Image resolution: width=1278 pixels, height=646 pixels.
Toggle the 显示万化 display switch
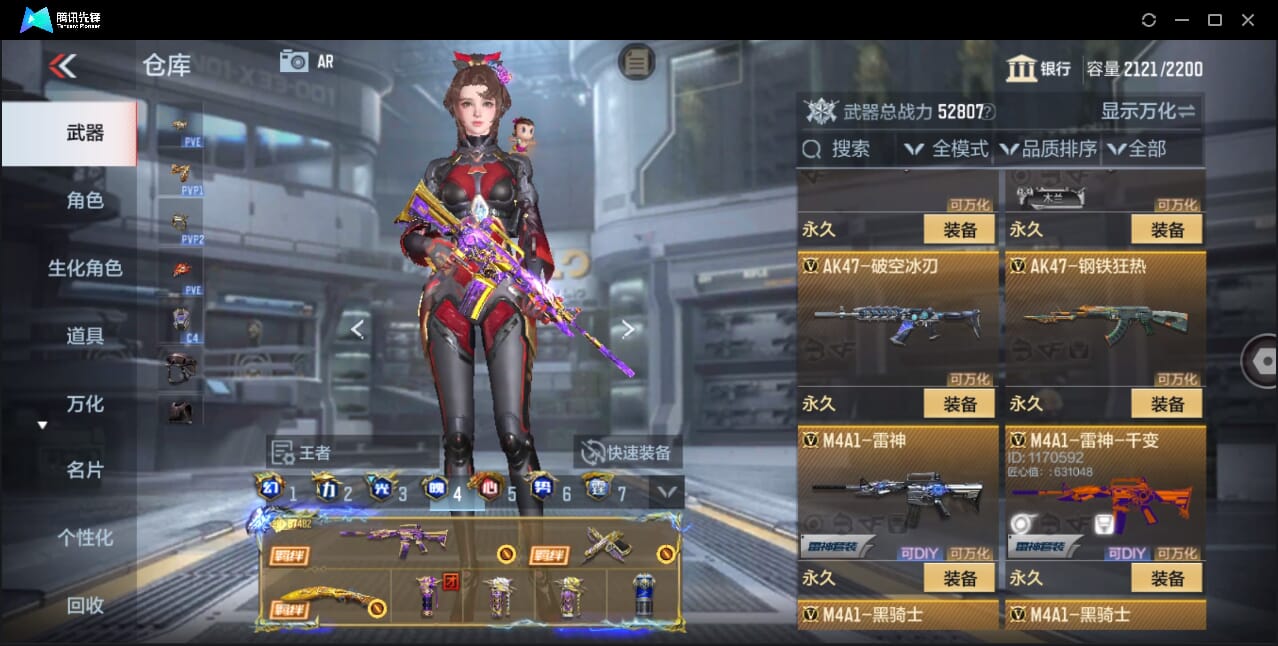coord(1148,111)
